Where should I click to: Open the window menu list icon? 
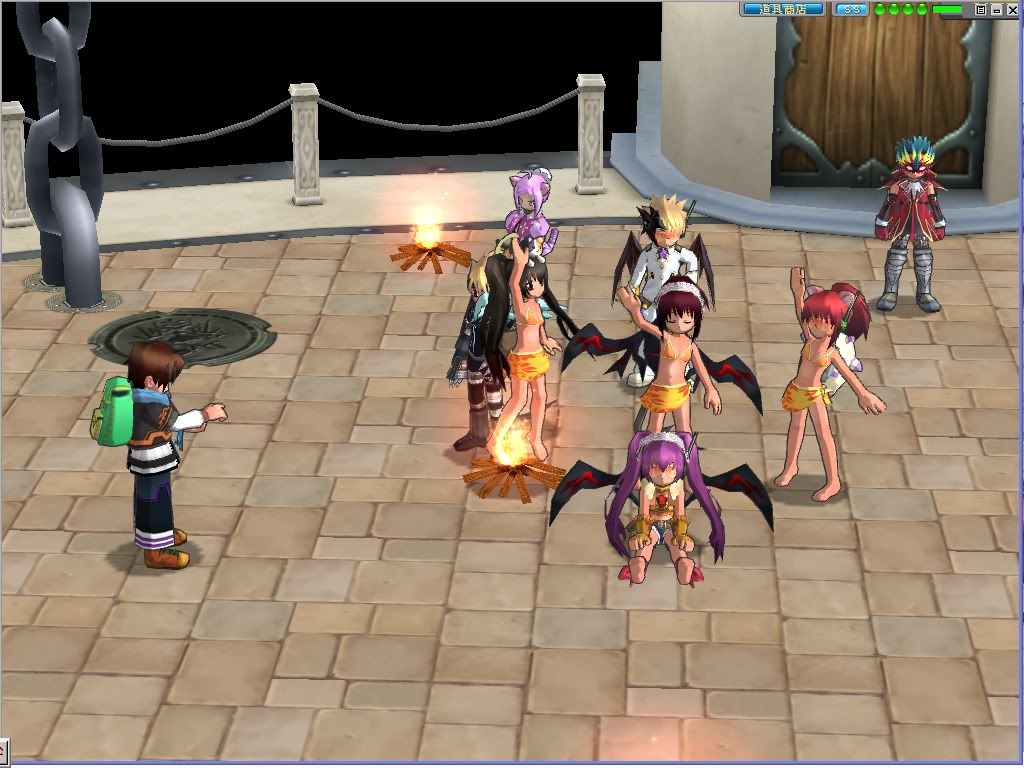981,9
